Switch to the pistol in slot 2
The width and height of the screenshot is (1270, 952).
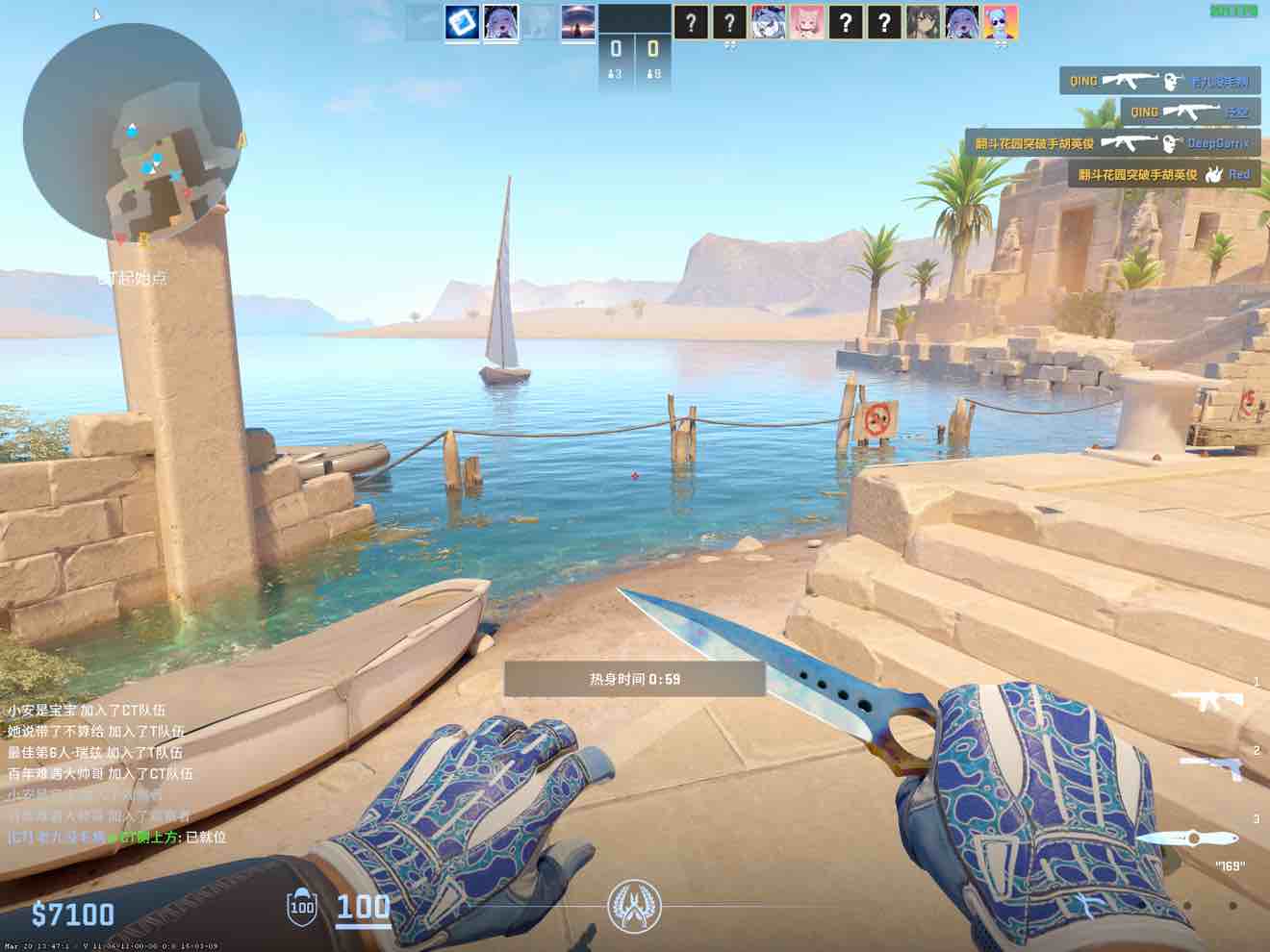pos(1210,766)
